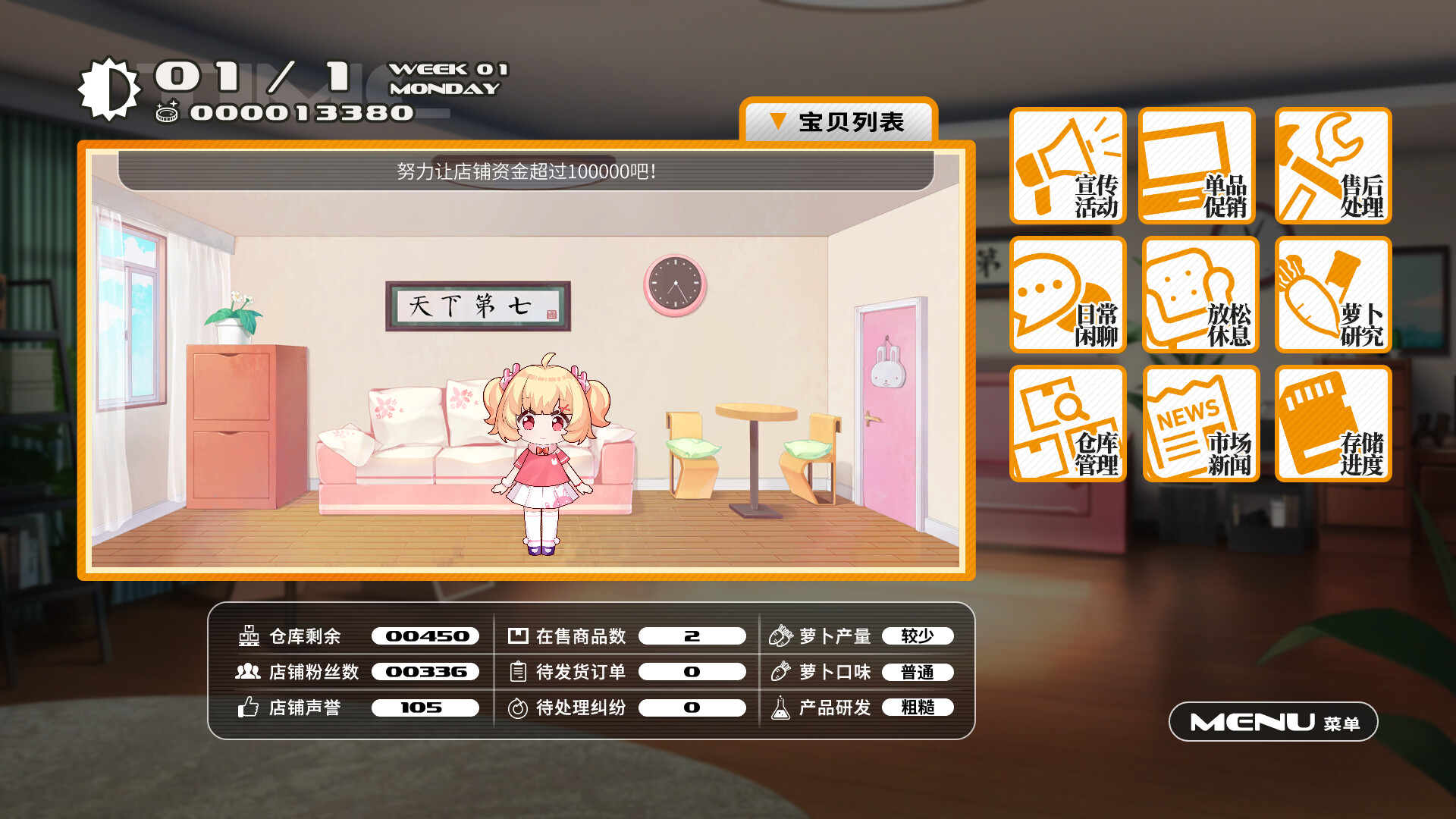This screenshot has height=819, width=1456.
Task: Open 萝卜研究 carrot research
Action: (x=1332, y=294)
